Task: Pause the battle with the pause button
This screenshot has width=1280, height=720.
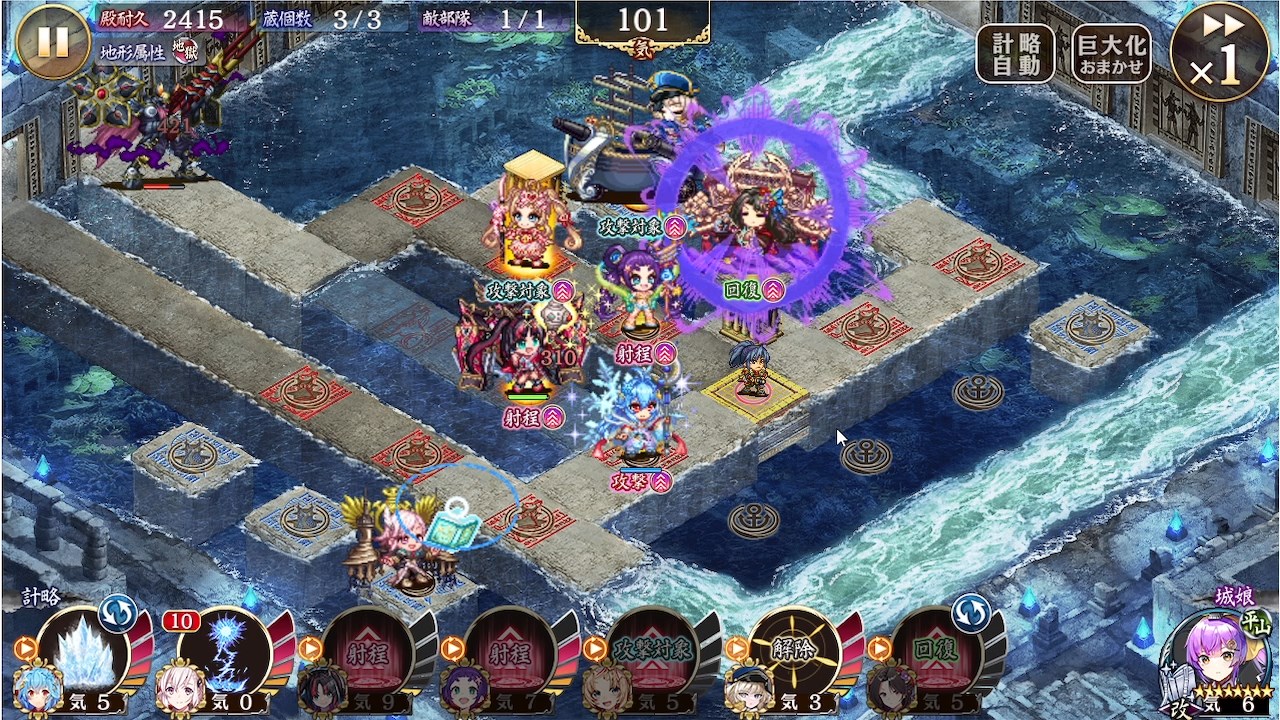Action: [53, 41]
